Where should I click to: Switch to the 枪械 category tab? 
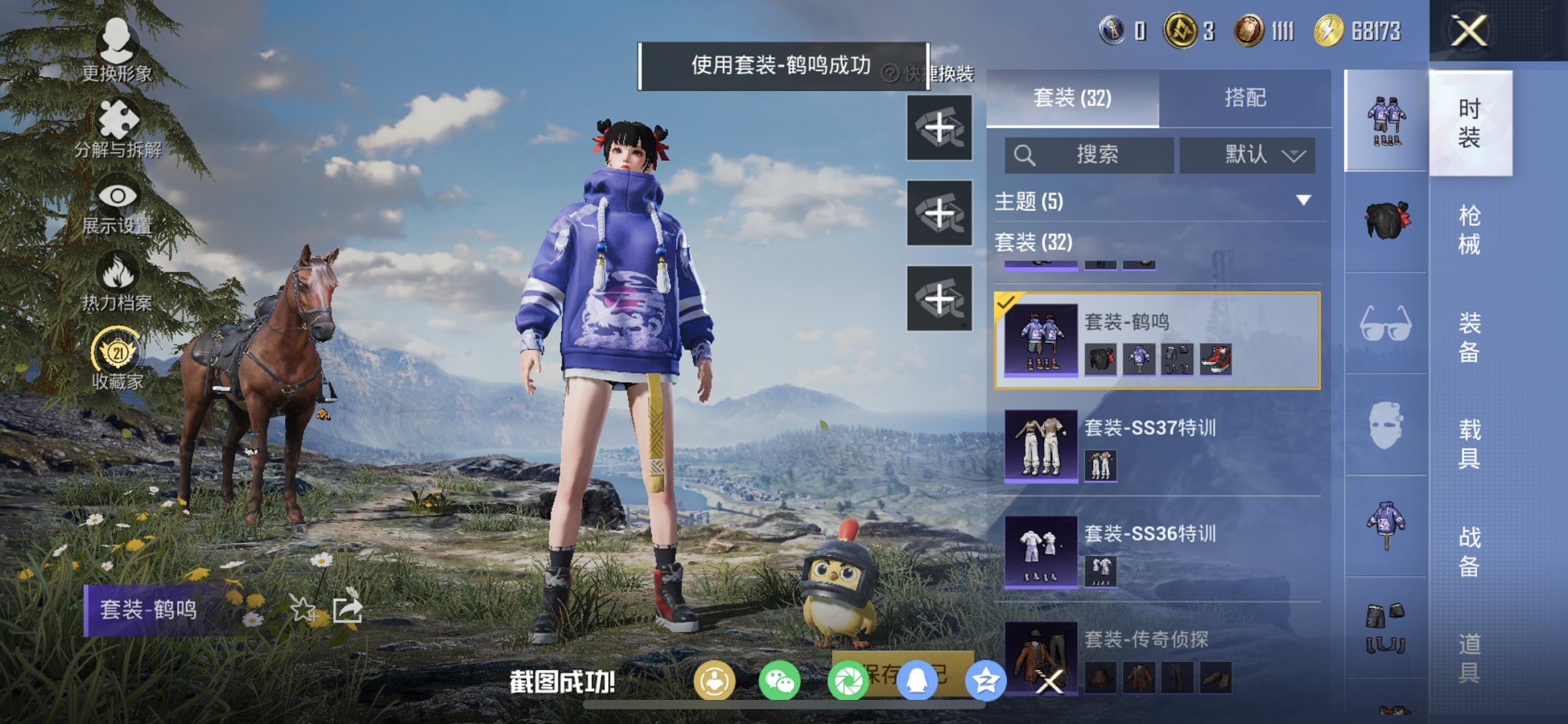1472,226
